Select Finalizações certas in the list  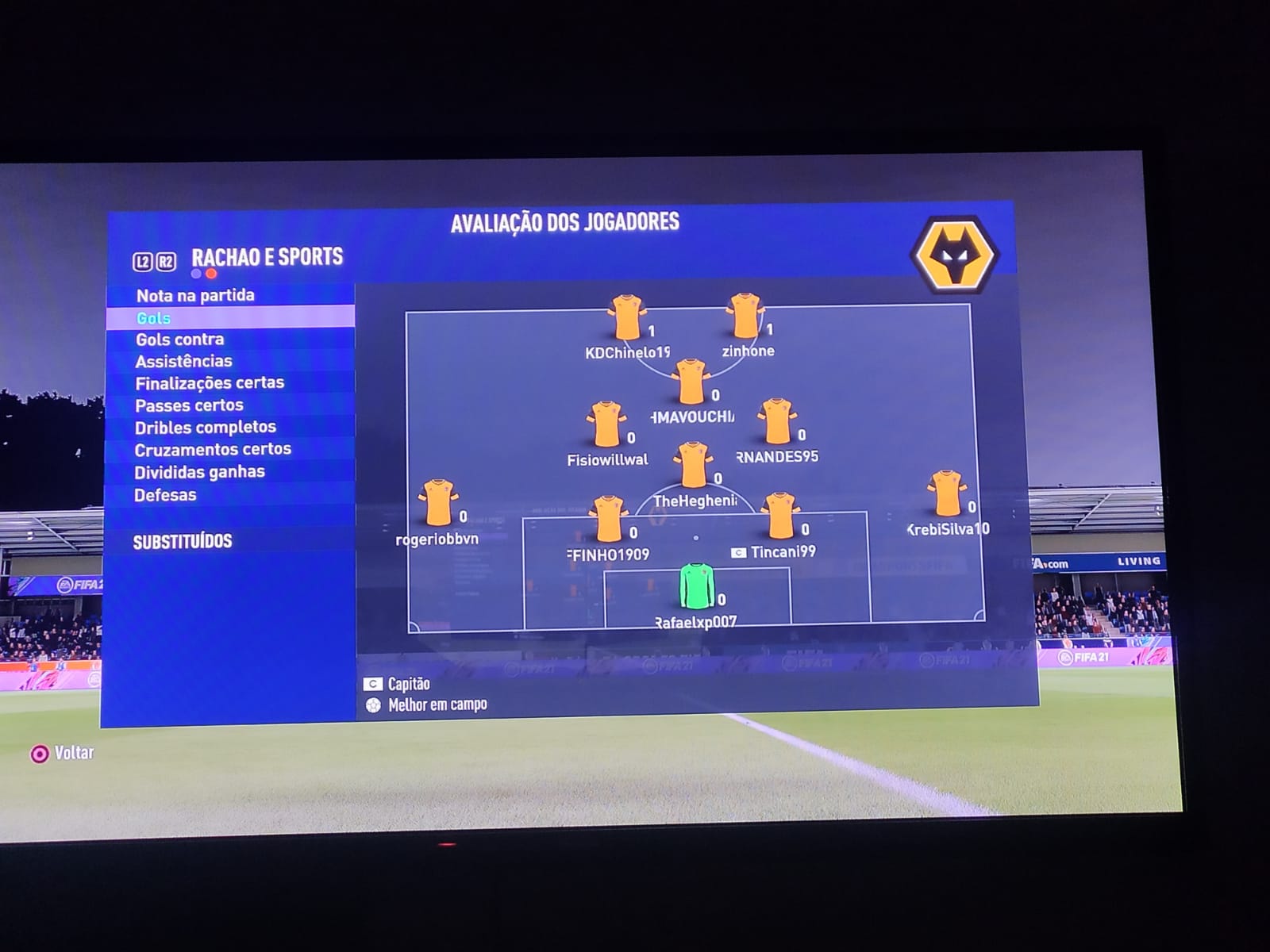[x=210, y=383]
